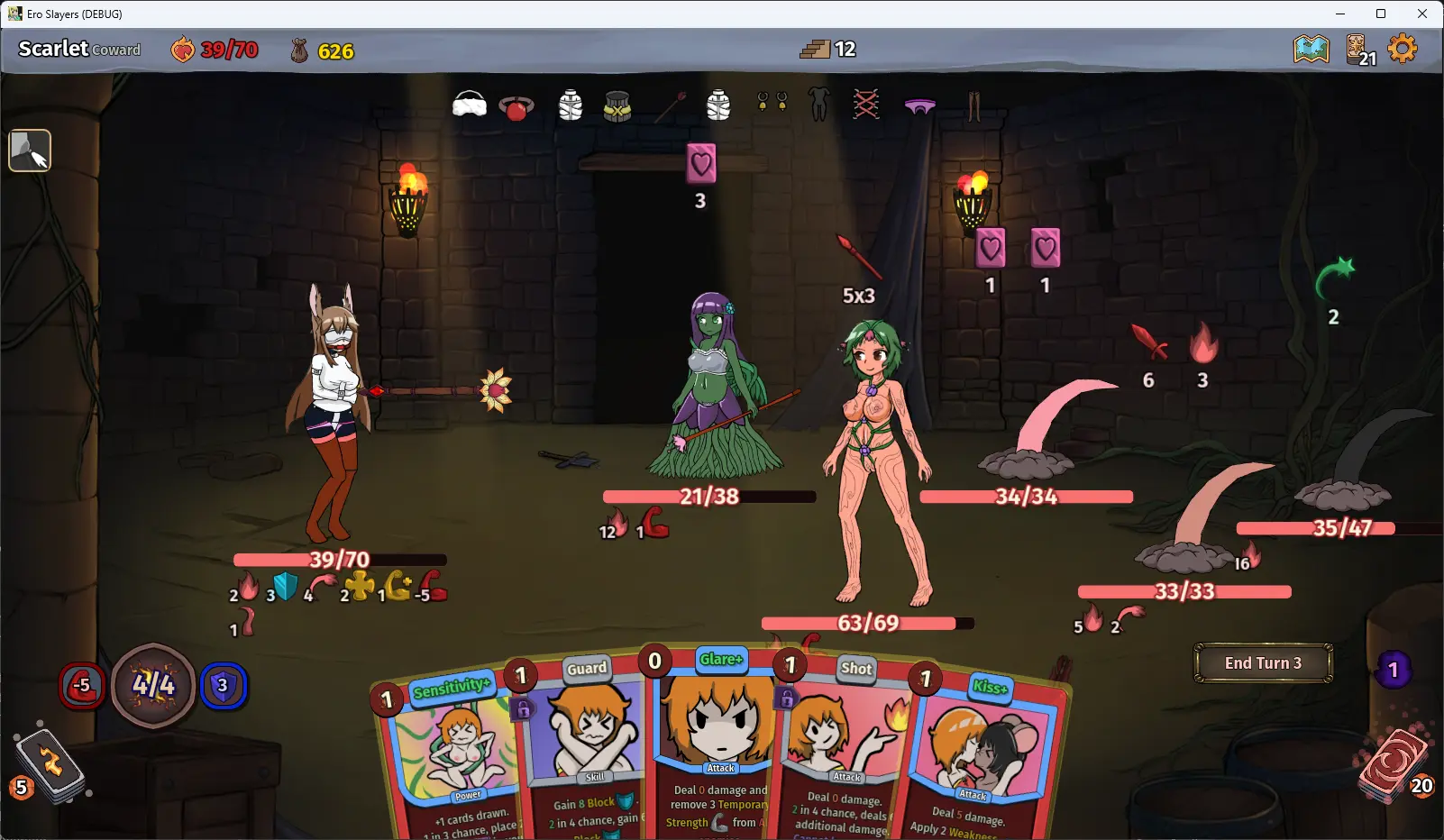End the current turn

click(1263, 663)
